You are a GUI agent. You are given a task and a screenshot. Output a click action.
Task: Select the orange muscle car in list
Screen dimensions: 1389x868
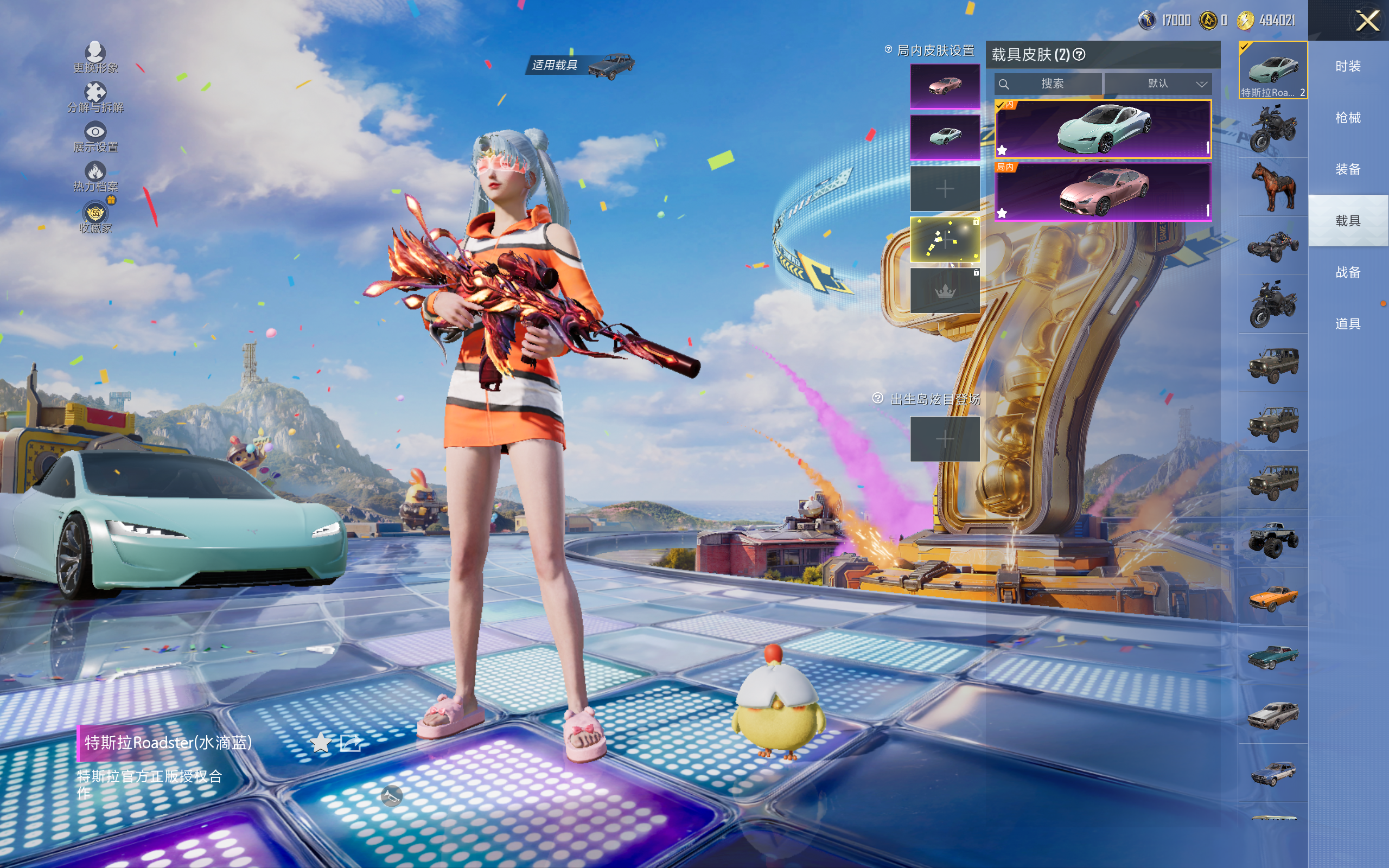click(x=1273, y=598)
